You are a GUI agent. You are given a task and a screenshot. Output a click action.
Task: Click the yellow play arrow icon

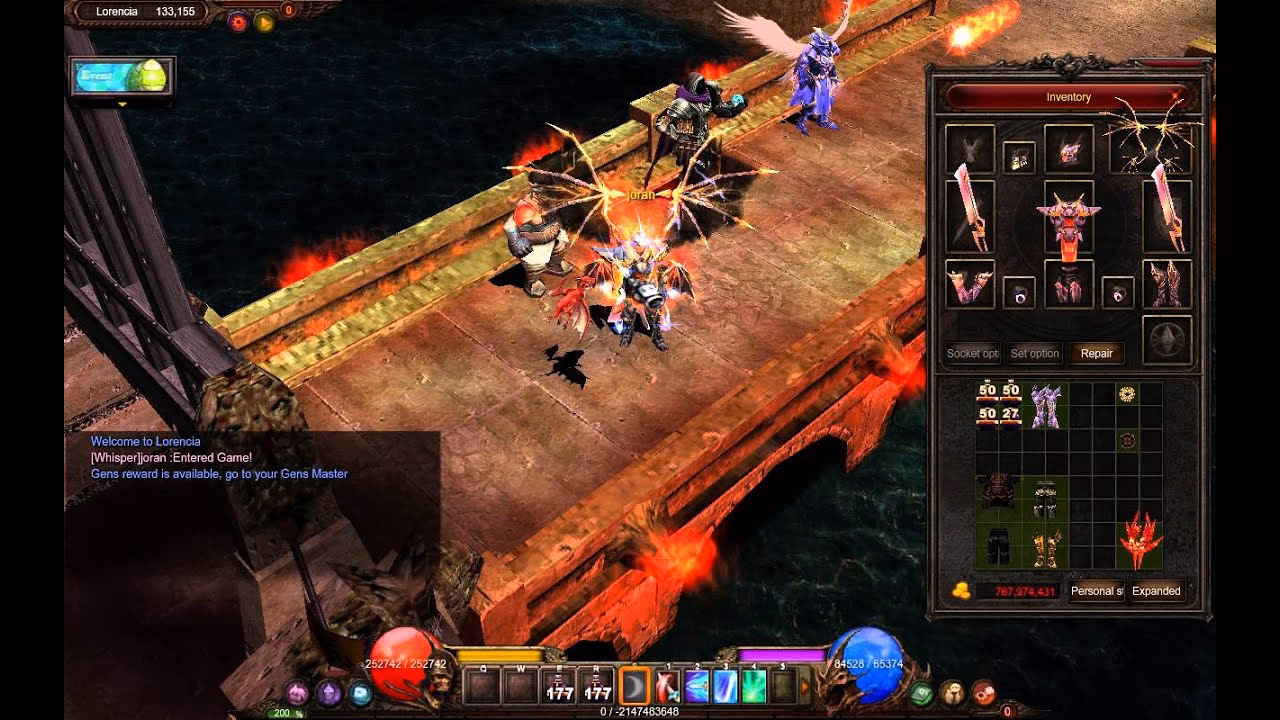point(265,21)
